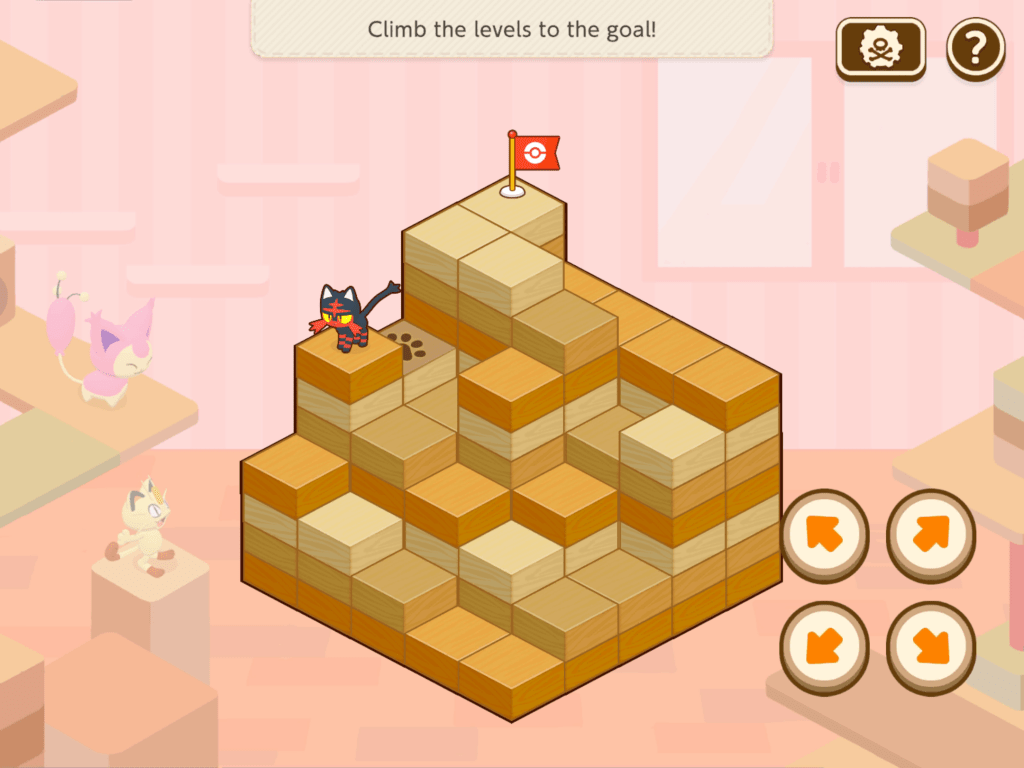Open the gear settings button

[x=881, y=48]
